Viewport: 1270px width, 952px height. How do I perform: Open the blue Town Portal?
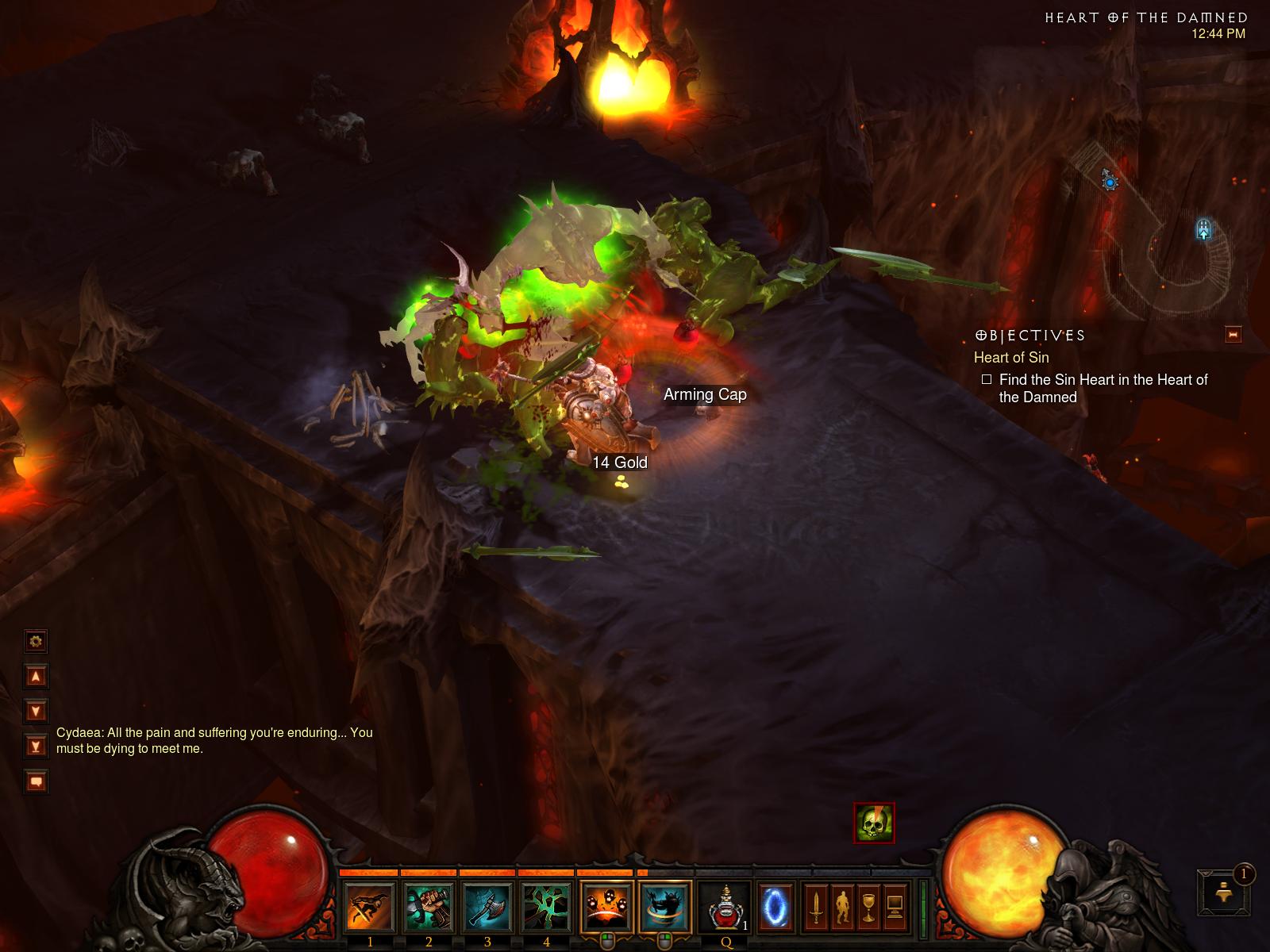pyautogui.click(x=775, y=908)
